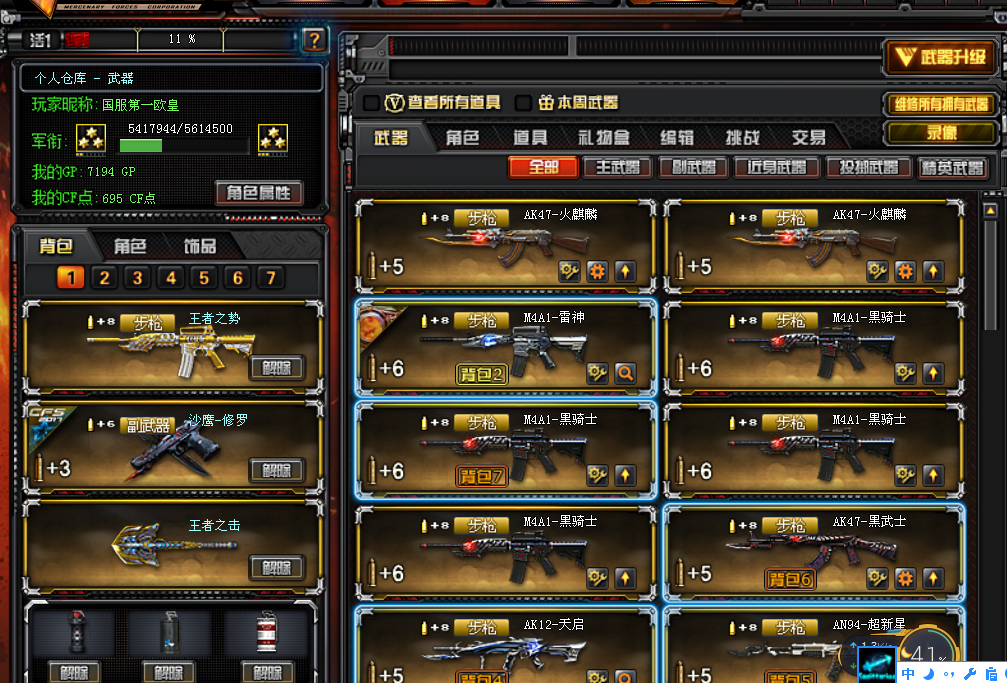Switch to the 道具 items tab

(x=530, y=138)
